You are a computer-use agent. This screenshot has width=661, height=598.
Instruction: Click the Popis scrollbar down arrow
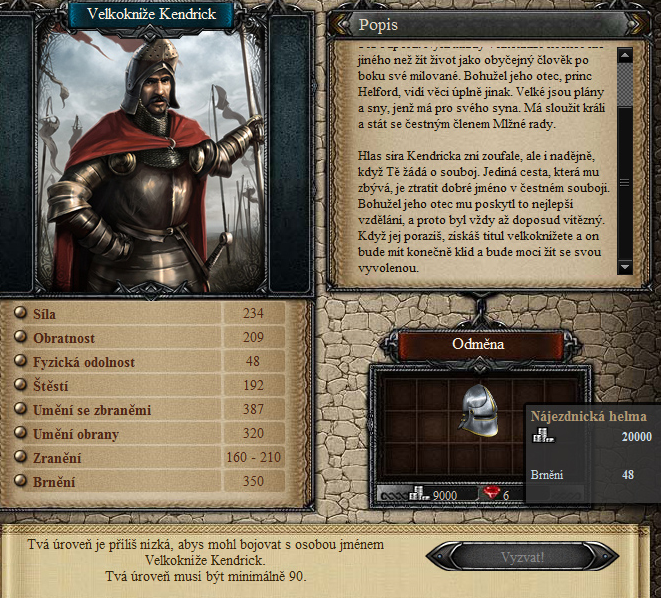(x=624, y=267)
